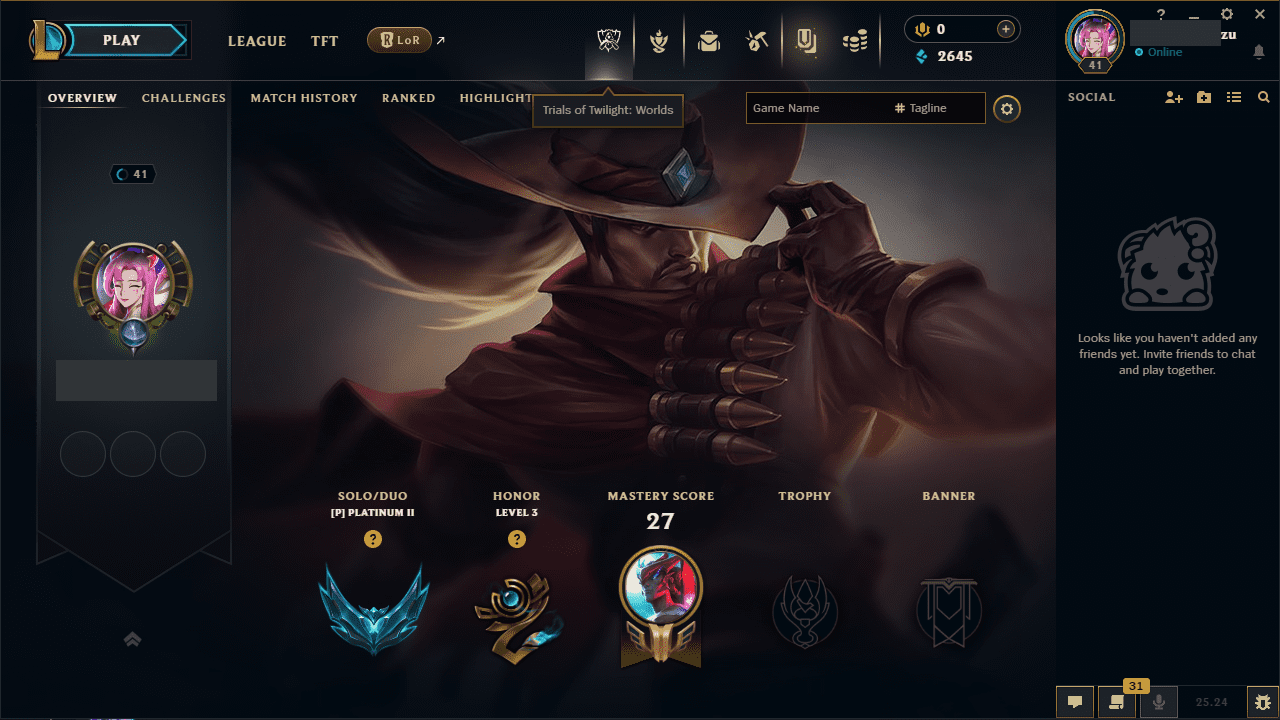Switch to the CHALLENGES tab
This screenshot has height=720, width=1280.
(184, 97)
